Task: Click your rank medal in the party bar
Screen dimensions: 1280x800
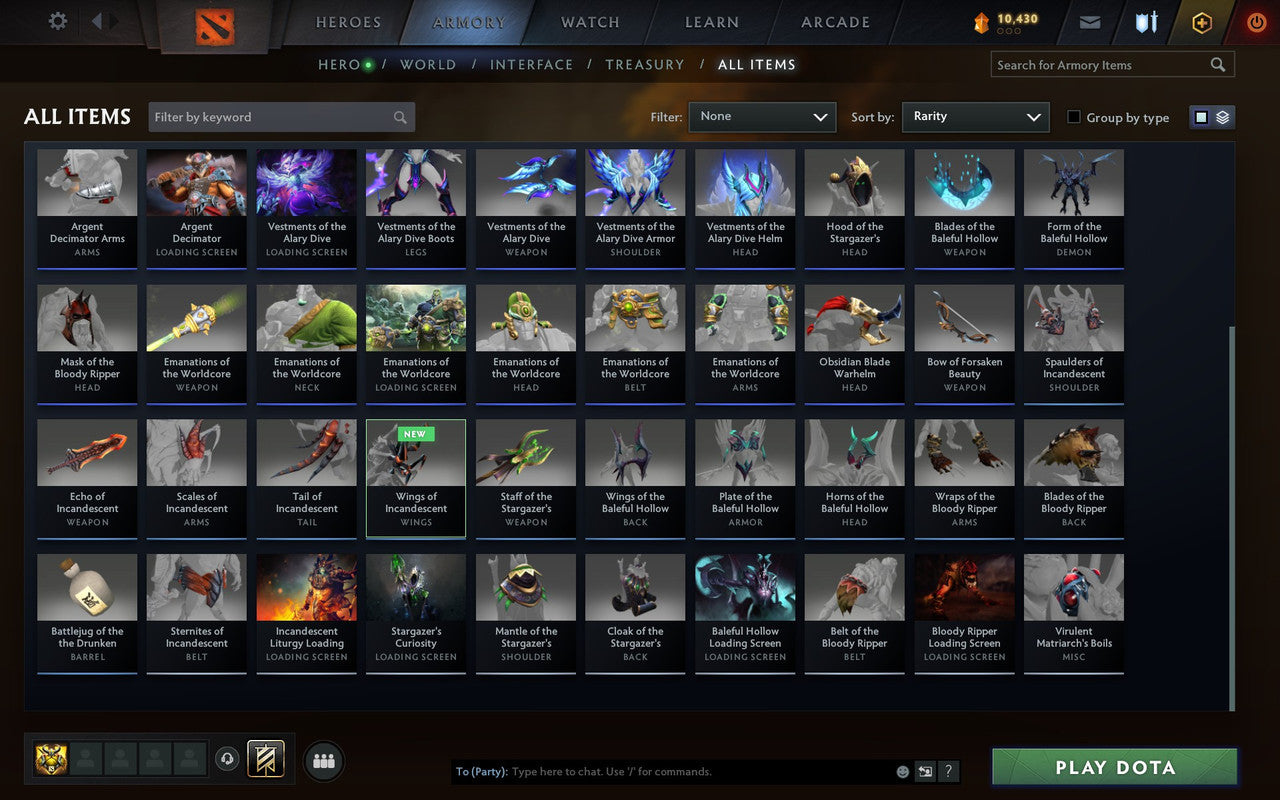Action: pyautogui.click(x=53, y=760)
